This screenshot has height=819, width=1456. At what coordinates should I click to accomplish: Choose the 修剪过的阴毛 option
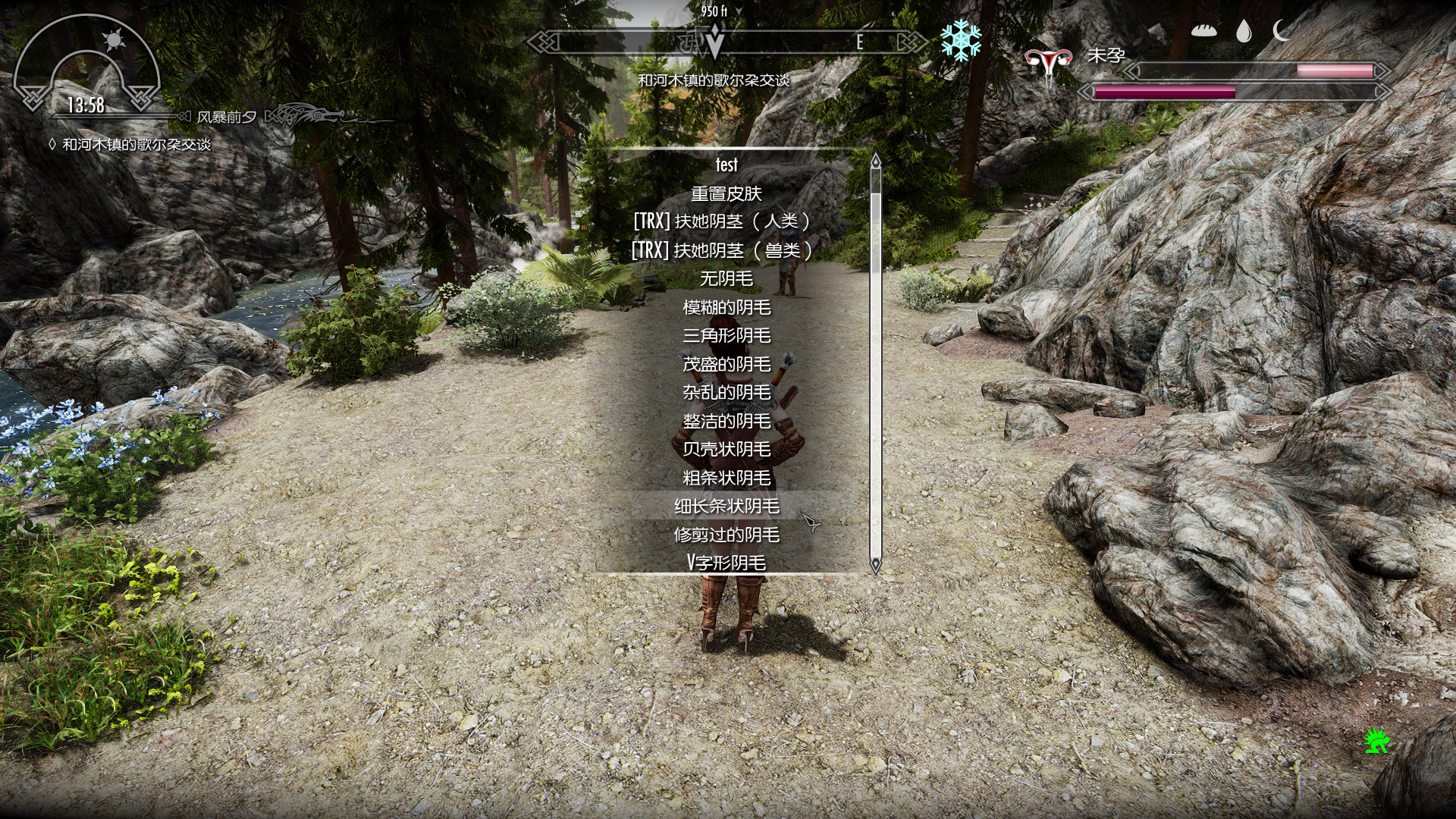pos(726,535)
